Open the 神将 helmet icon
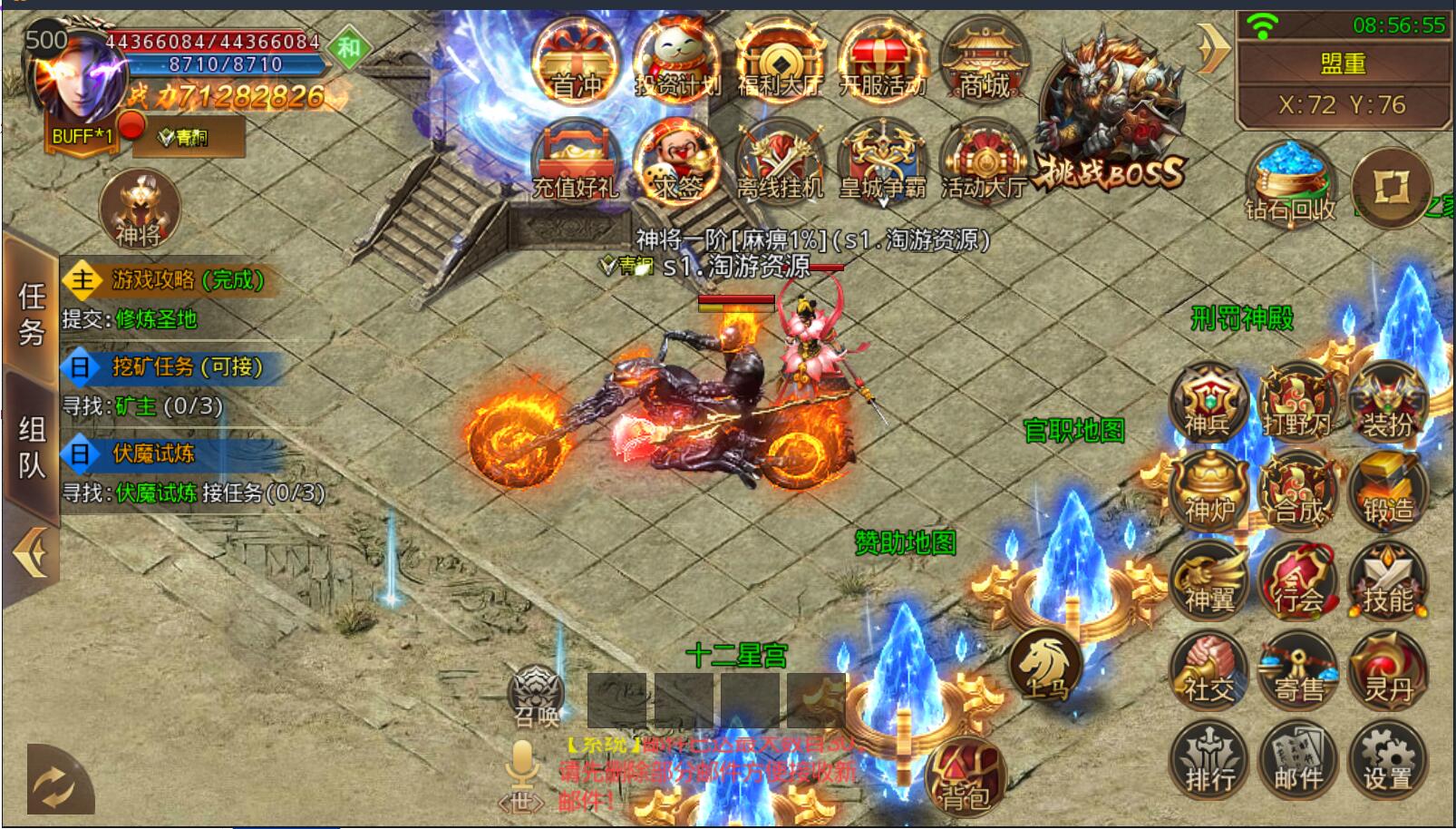Image resolution: width=1456 pixels, height=829 pixels. 139,210
